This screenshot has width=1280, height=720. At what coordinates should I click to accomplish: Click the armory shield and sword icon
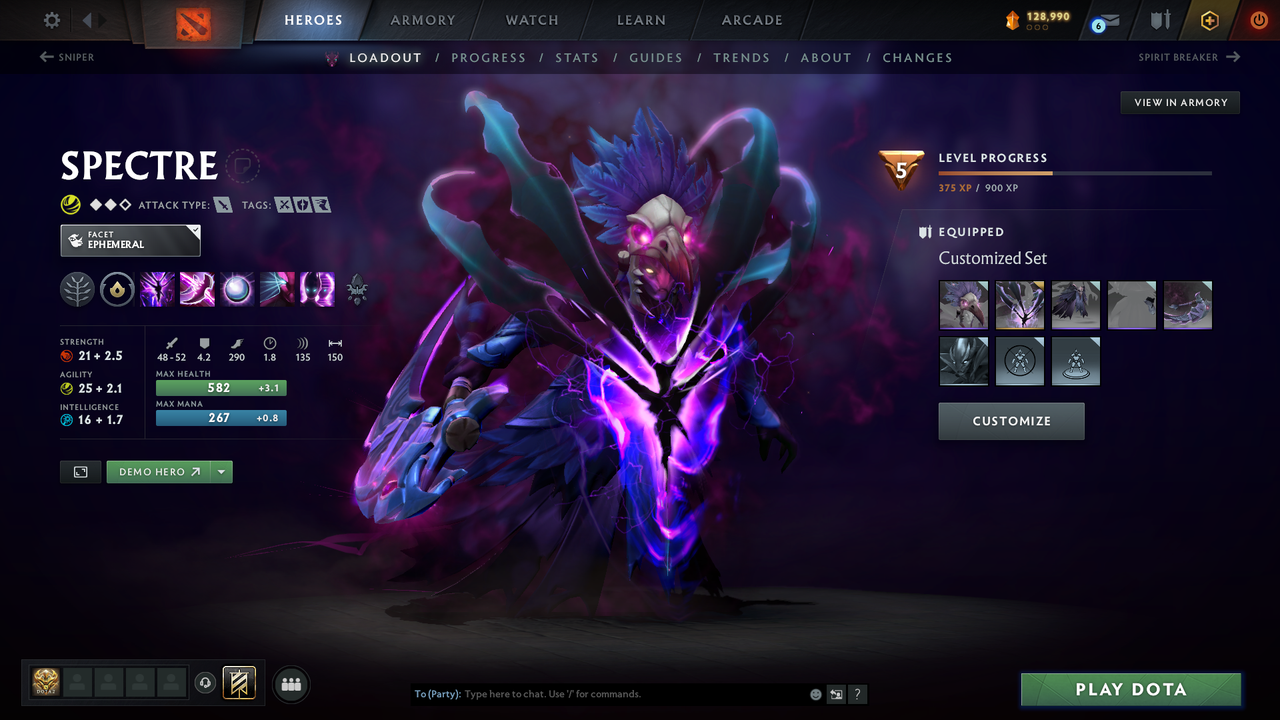point(1158,20)
